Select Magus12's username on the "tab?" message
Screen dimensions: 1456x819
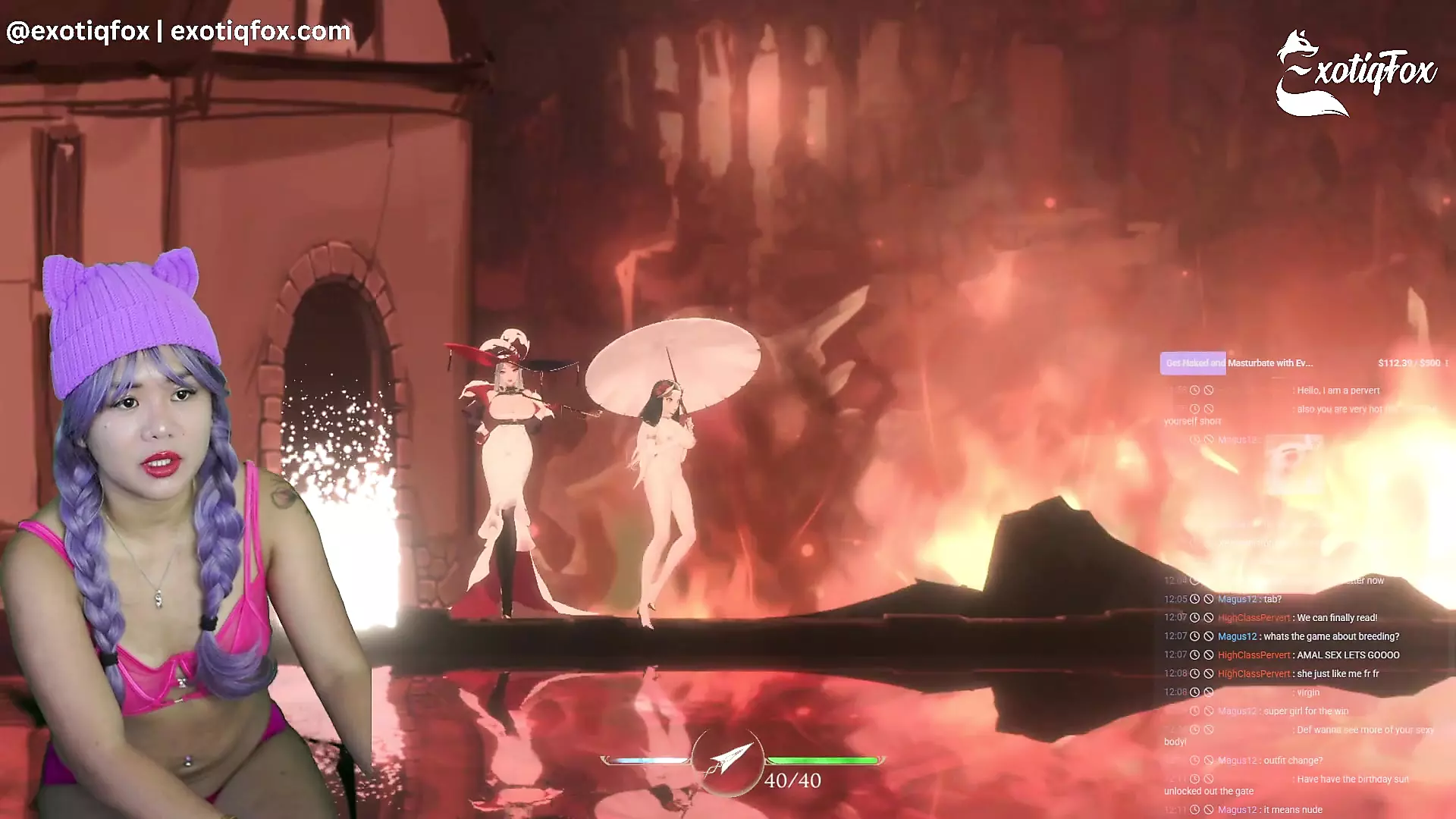pos(1237,599)
